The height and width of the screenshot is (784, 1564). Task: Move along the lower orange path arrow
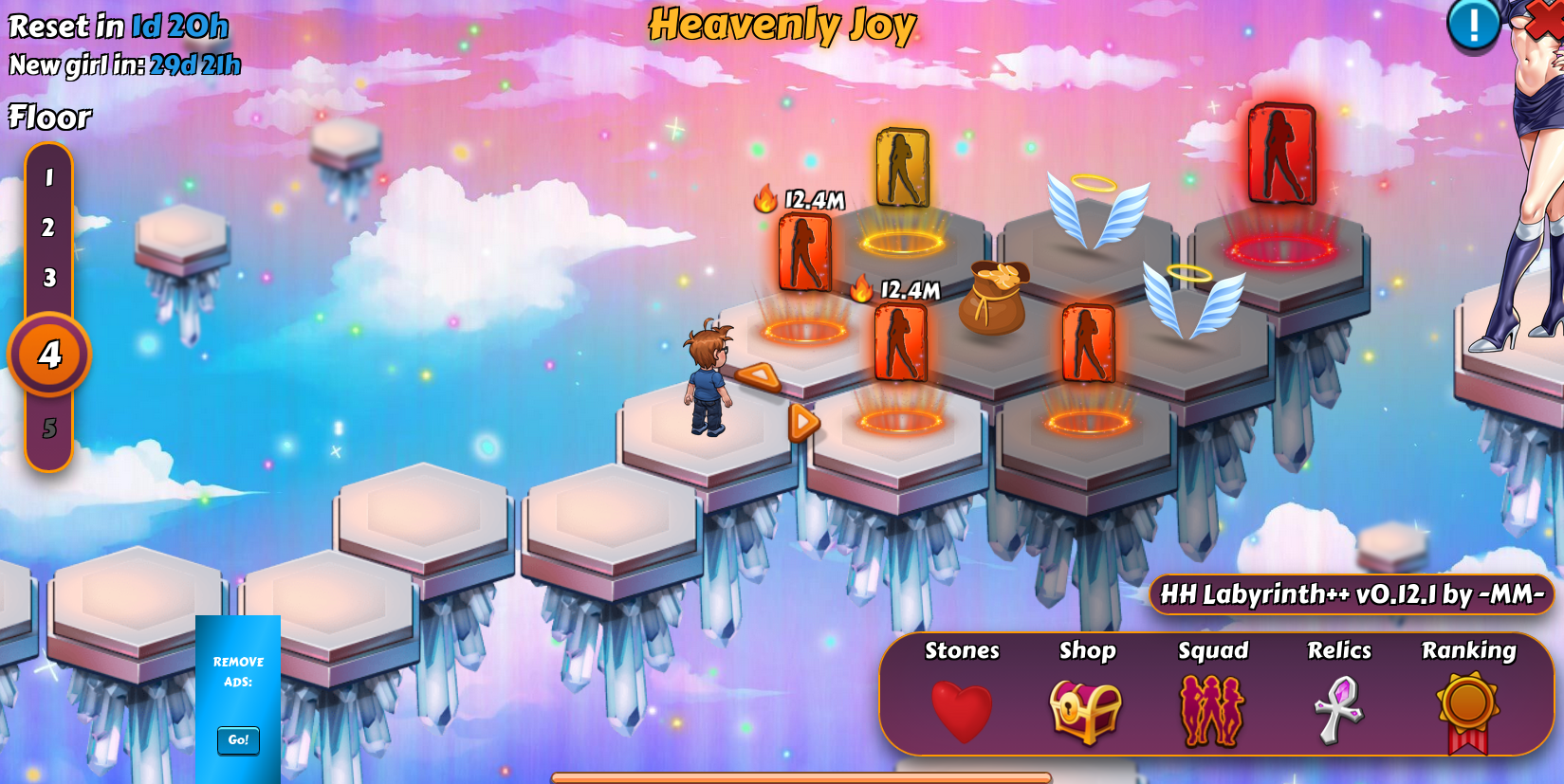(x=803, y=422)
